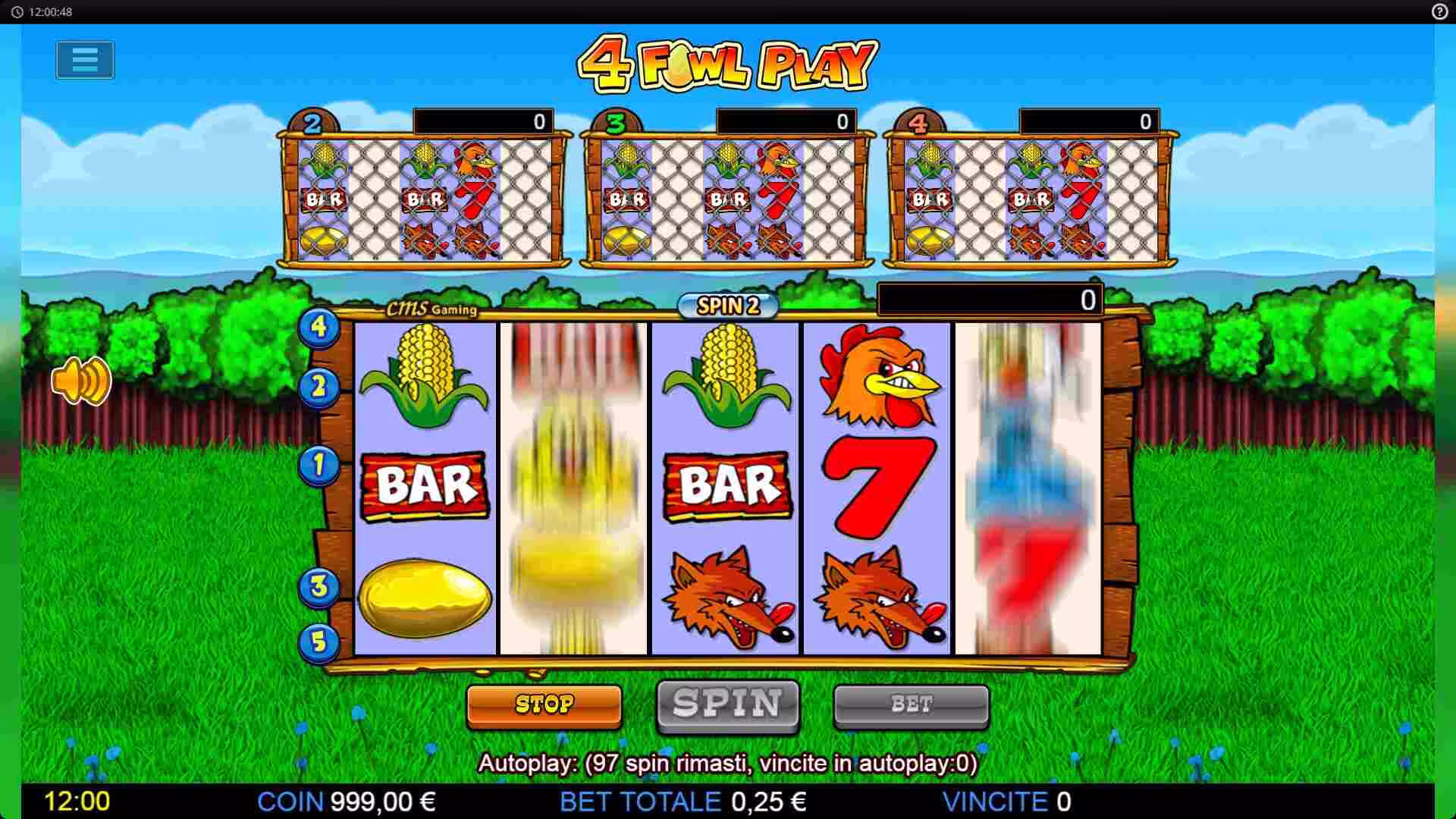The width and height of the screenshot is (1456, 819).
Task: Open the hamburger menu
Action: (83, 60)
